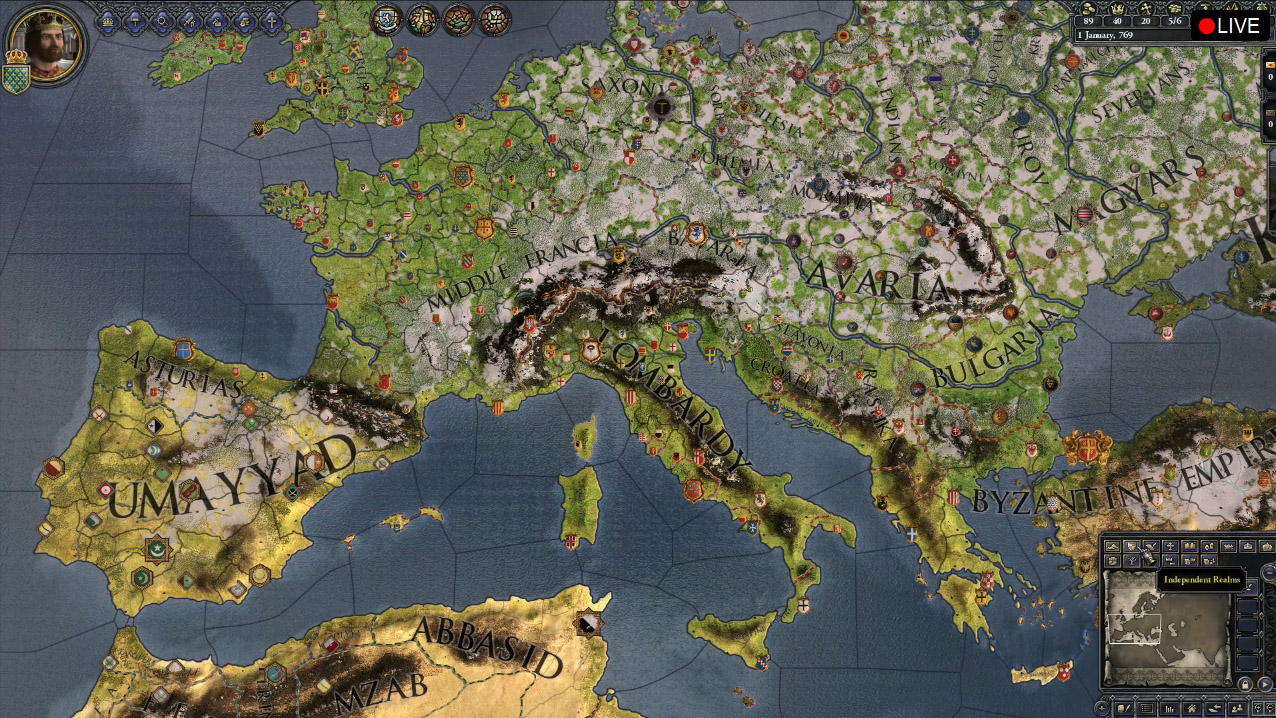Open the magnifying glass tab in top bar
The width and height of the screenshot is (1276, 718).
[x=162, y=22]
